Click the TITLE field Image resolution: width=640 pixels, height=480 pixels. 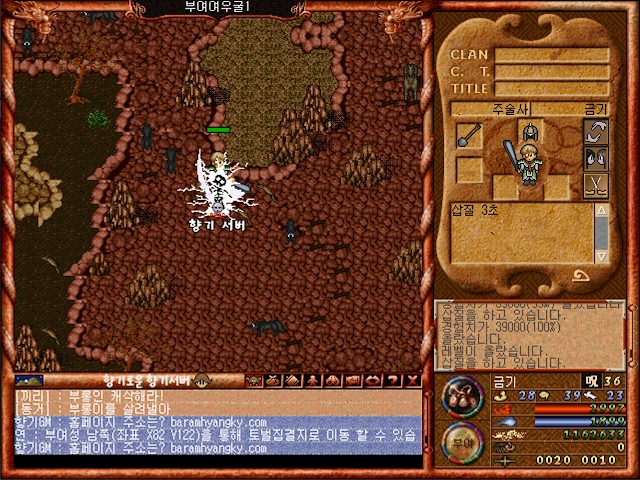[x=551, y=88]
